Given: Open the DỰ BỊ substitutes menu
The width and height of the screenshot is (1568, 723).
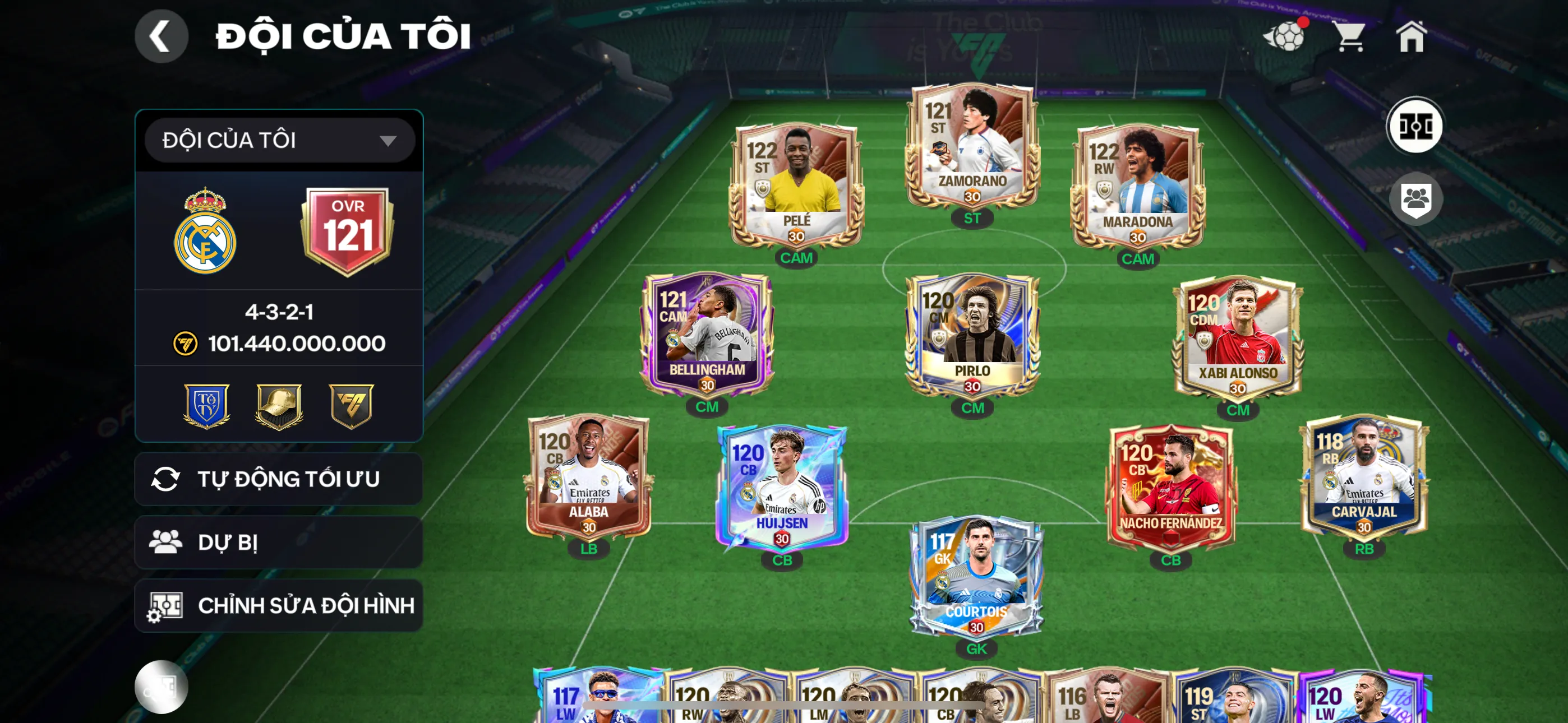Looking at the screenshot, I should pyautogui.click(x=279, y=543).
